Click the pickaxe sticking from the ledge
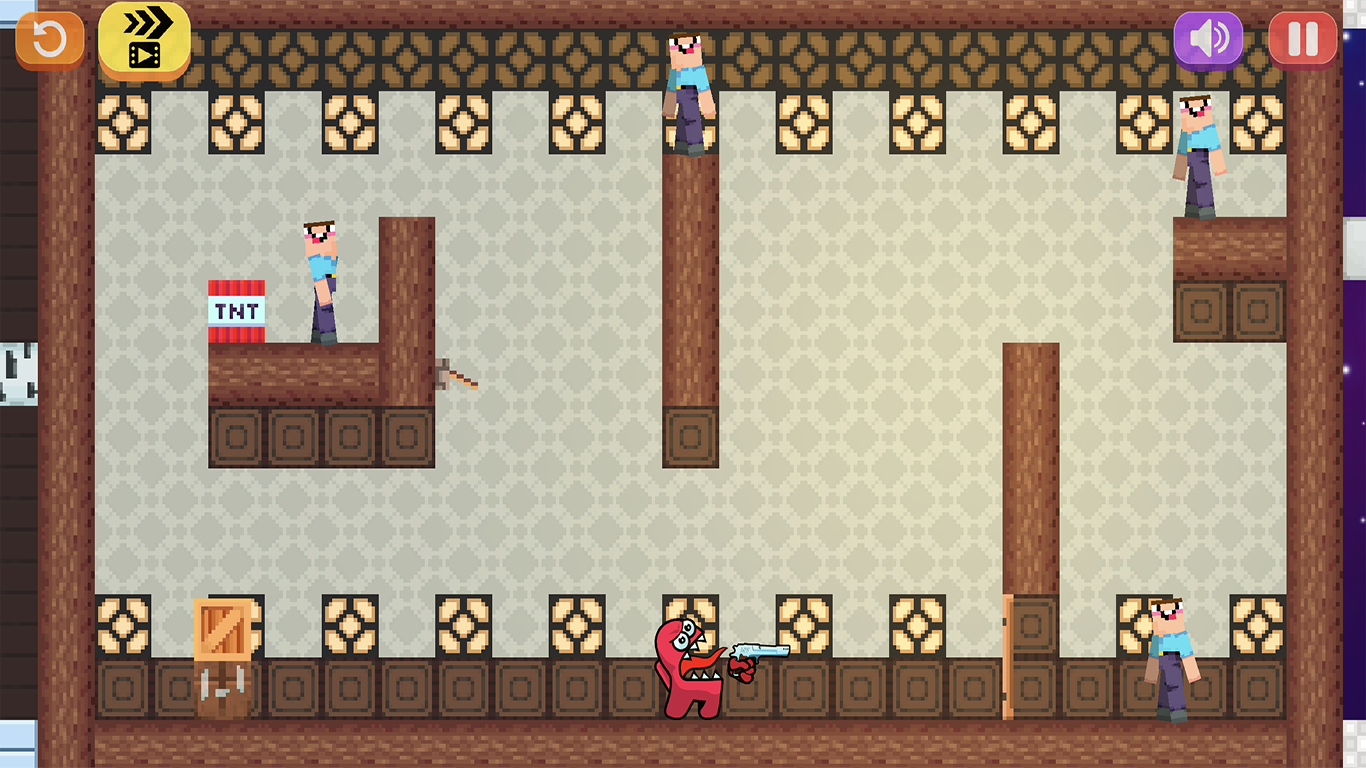 pos(455,375)
